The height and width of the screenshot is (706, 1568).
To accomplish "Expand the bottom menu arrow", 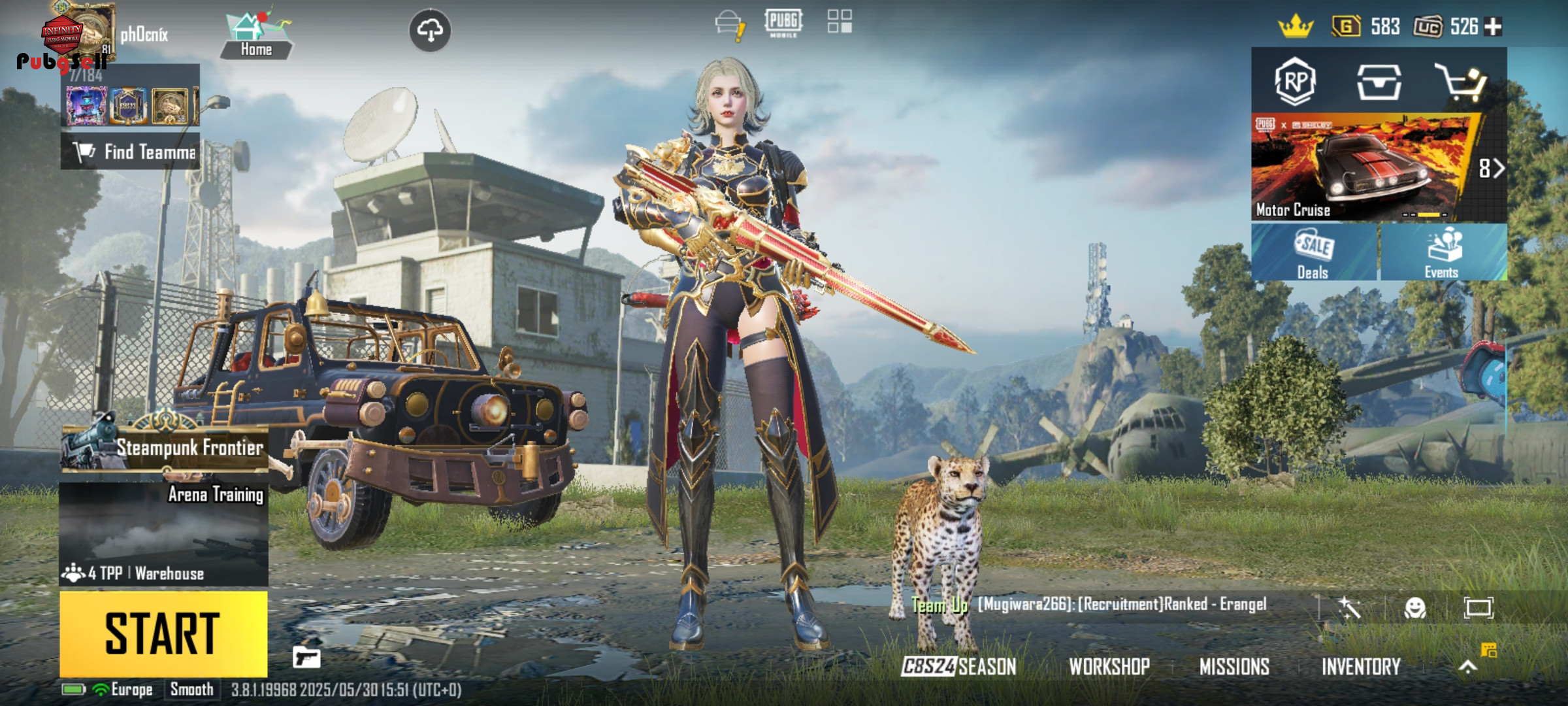I will click(x=1467, y=667).
